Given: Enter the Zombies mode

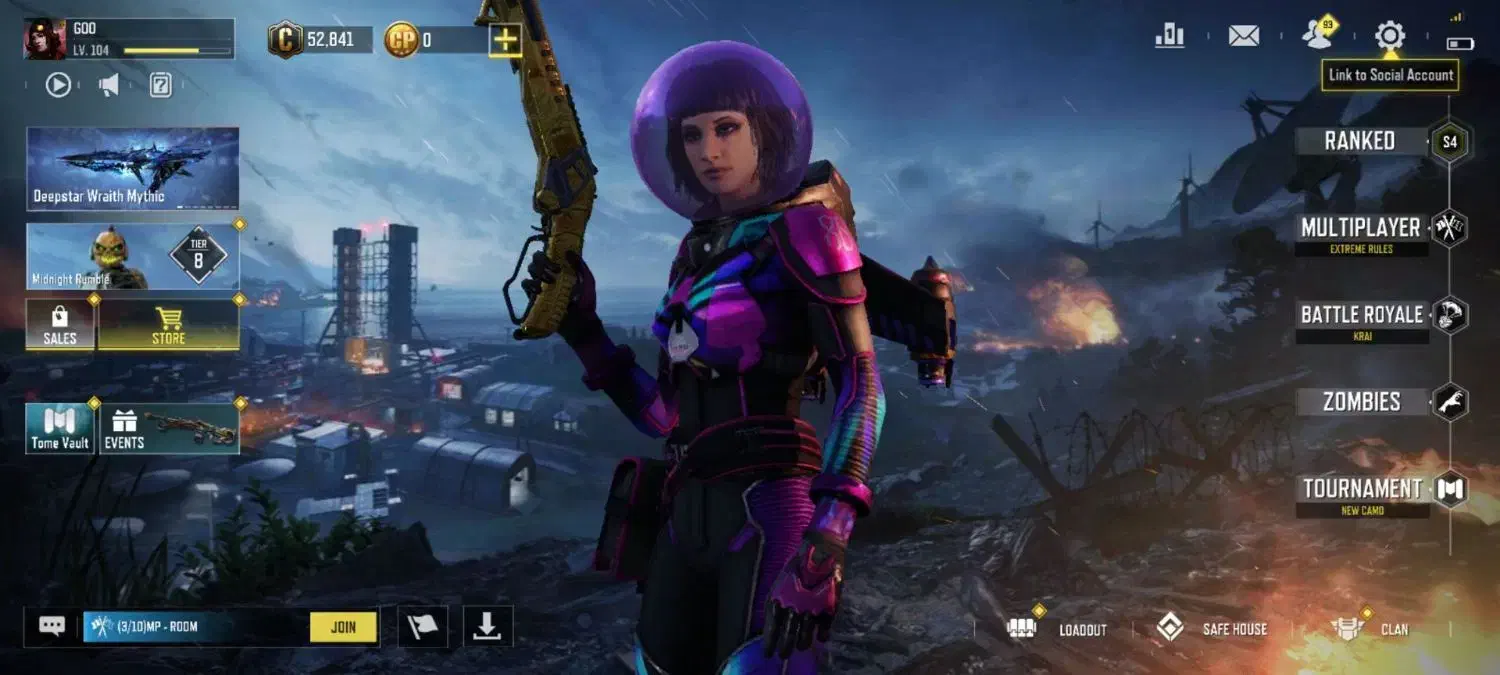Looking at the screenshot, I should coord(1361,402).
